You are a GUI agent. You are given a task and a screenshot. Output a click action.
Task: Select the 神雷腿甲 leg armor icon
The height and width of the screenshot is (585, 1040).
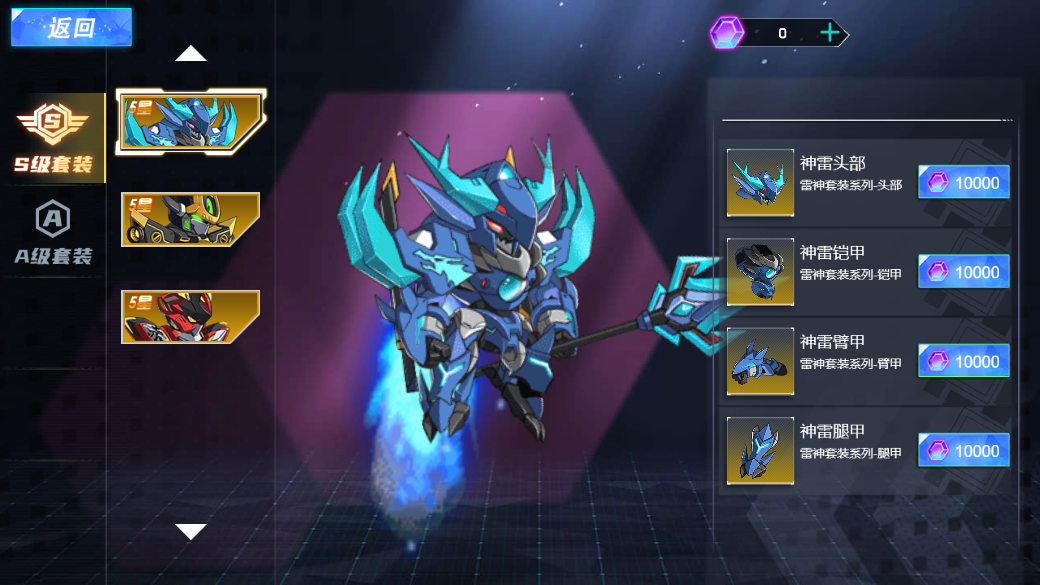click(x=760, y=451)
